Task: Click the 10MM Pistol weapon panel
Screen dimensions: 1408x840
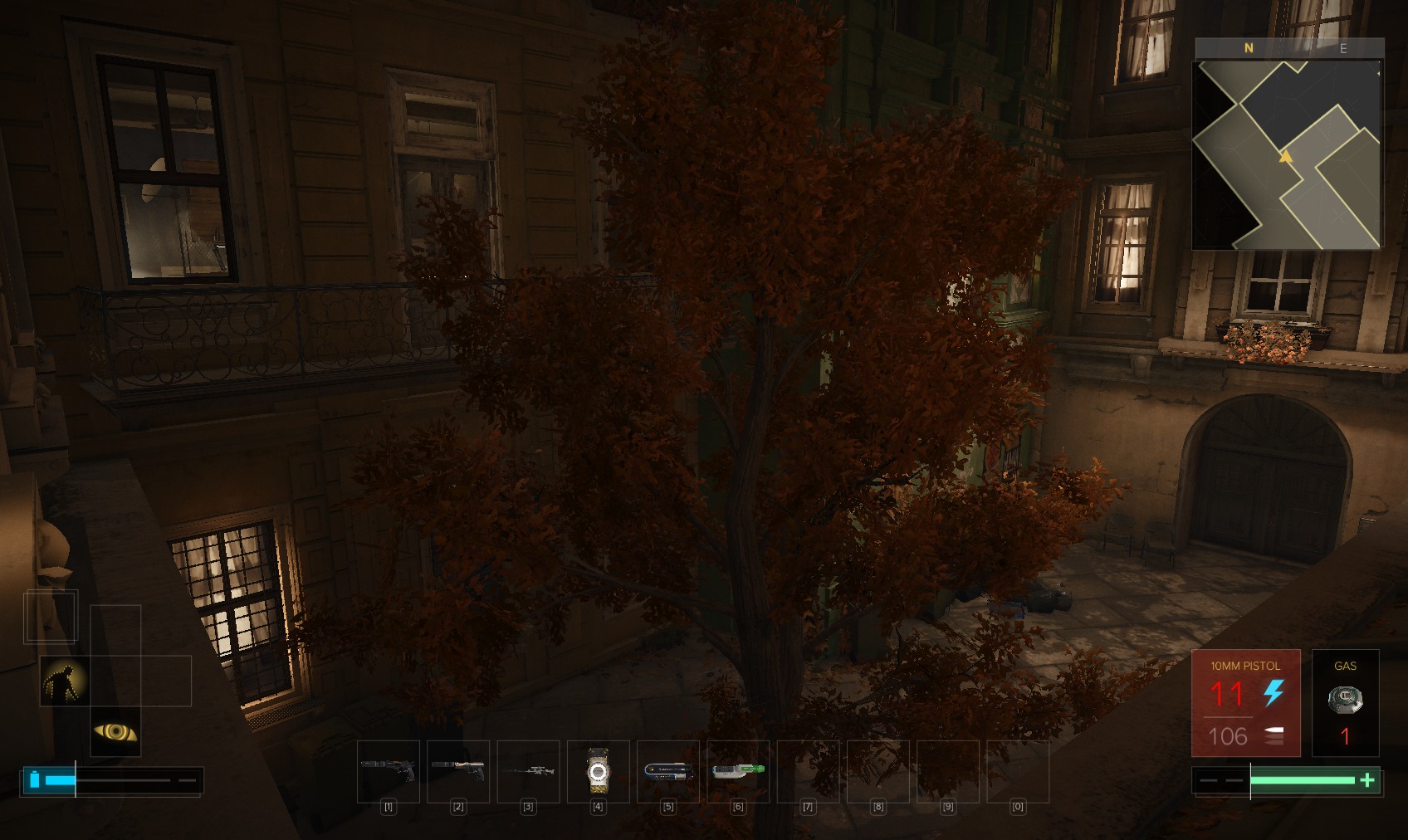Action: tap(1245, 702)
